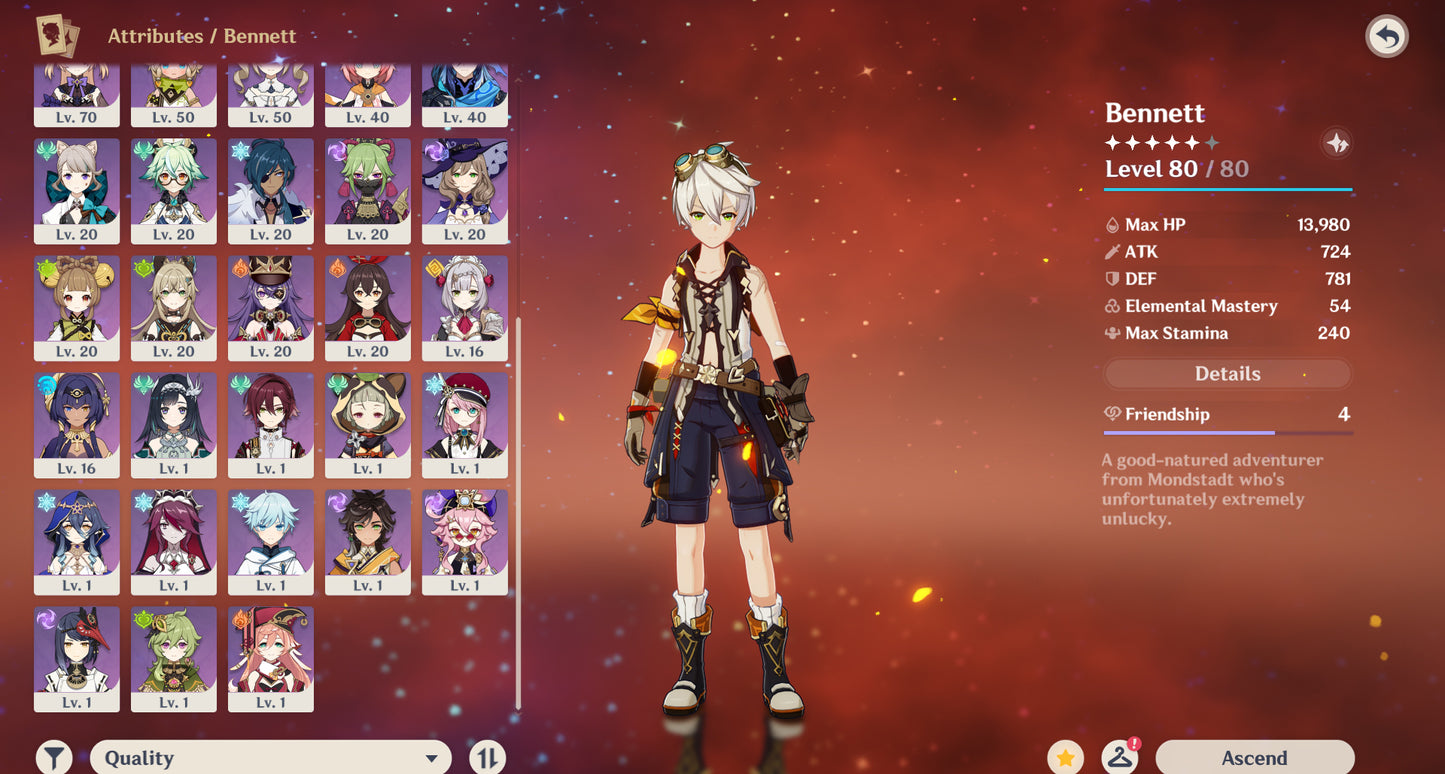This screenshot has height=774, width=1445.
Task: Click the Max HP droplet icon
Action: coord(1114,224)
